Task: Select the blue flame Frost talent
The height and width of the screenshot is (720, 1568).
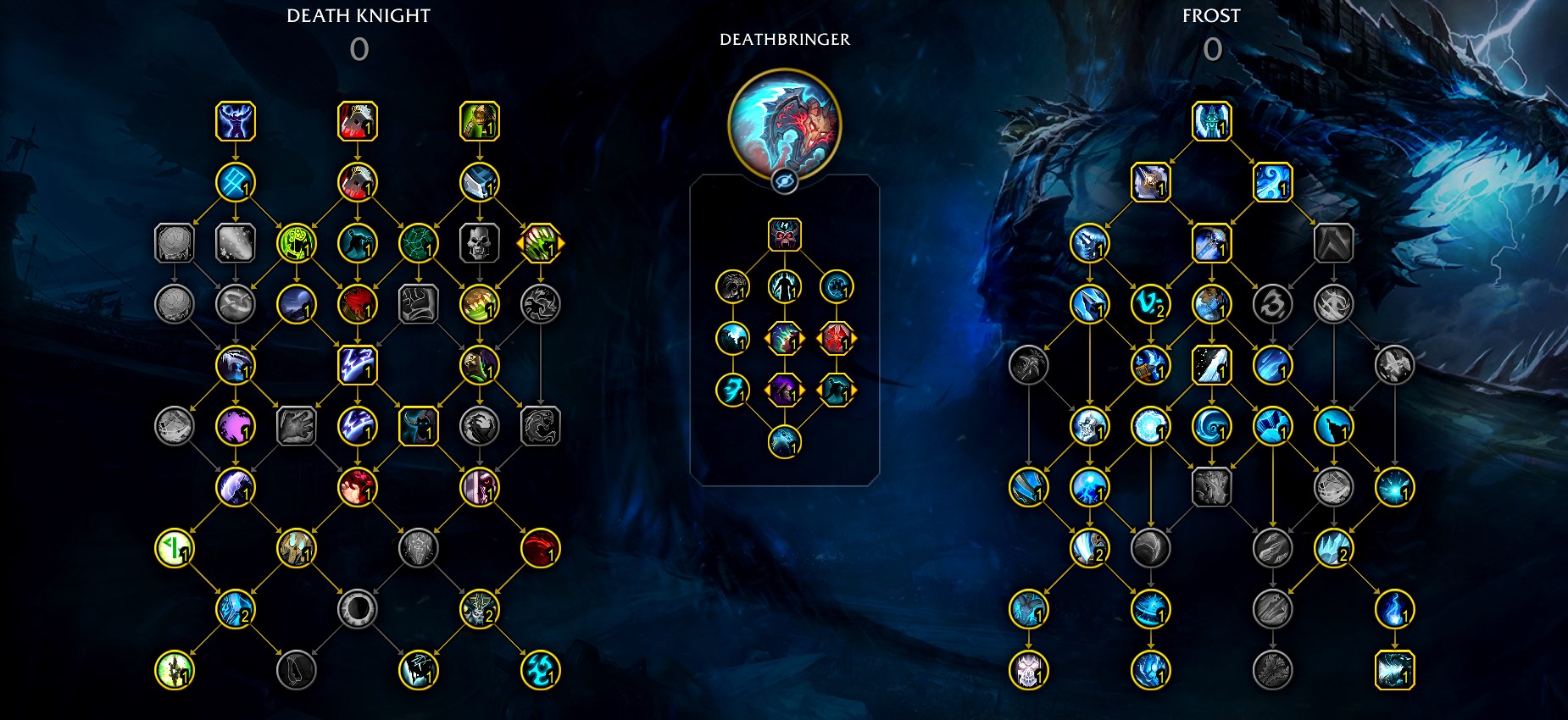Action: (1394, 609)
